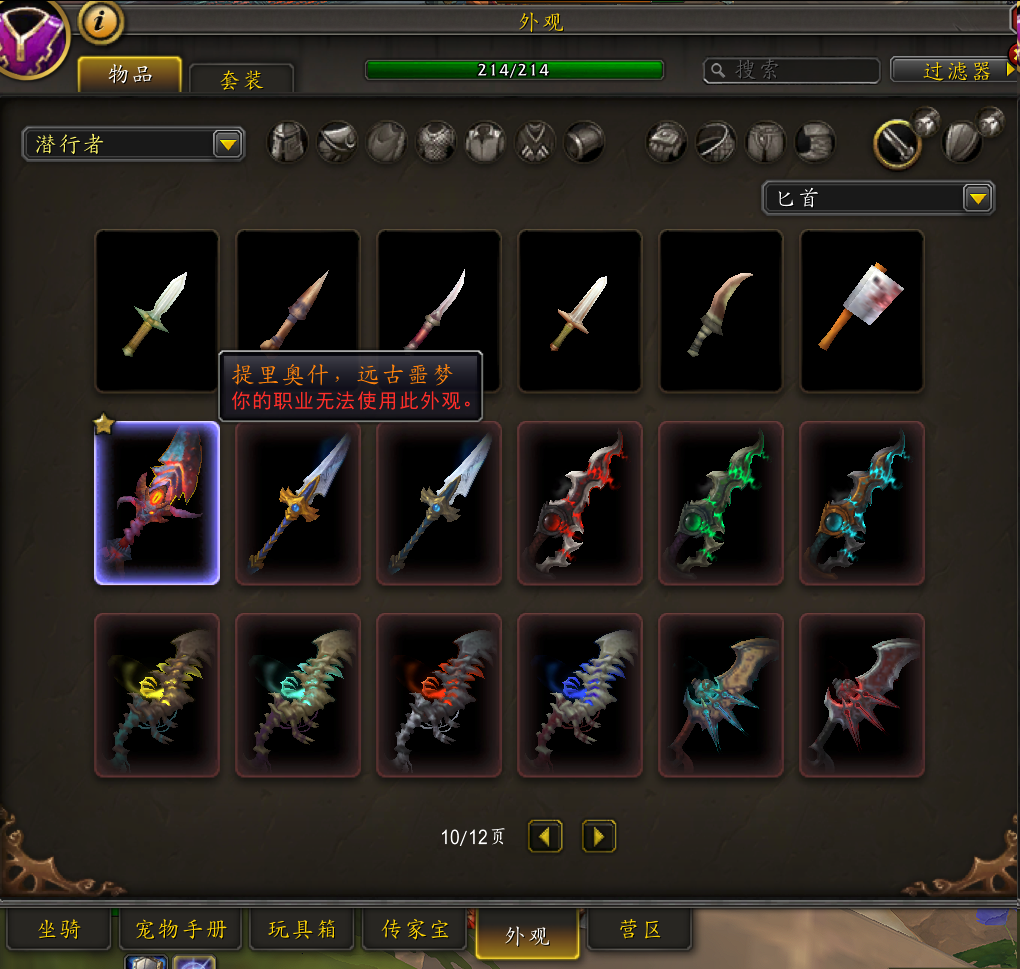Click the round info button
Screen dimensions: 1020x969
[x=100, y=20]
